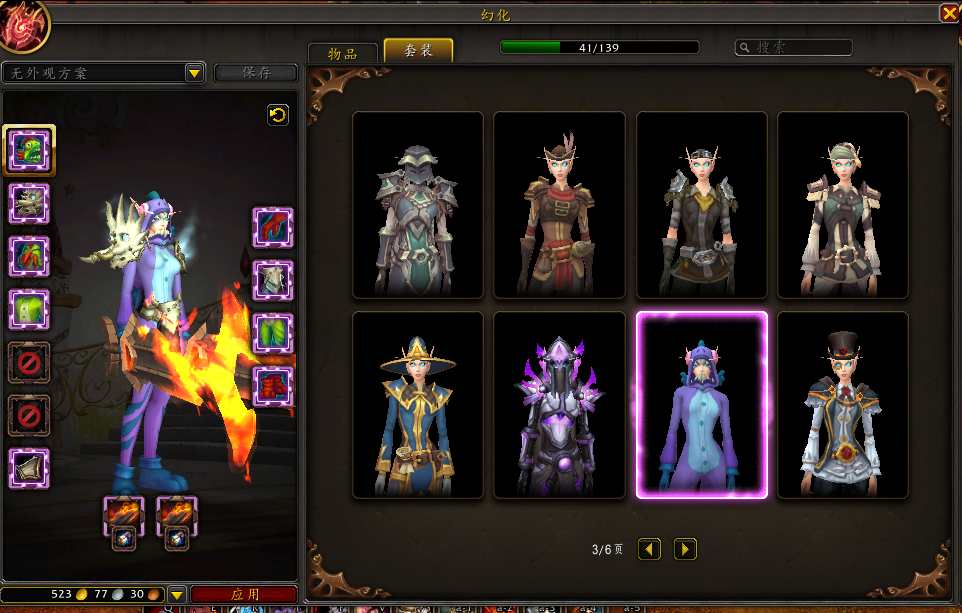The image size is (962, 613).
Task: Select the red boots equipment slot
Action: point(273,386)
